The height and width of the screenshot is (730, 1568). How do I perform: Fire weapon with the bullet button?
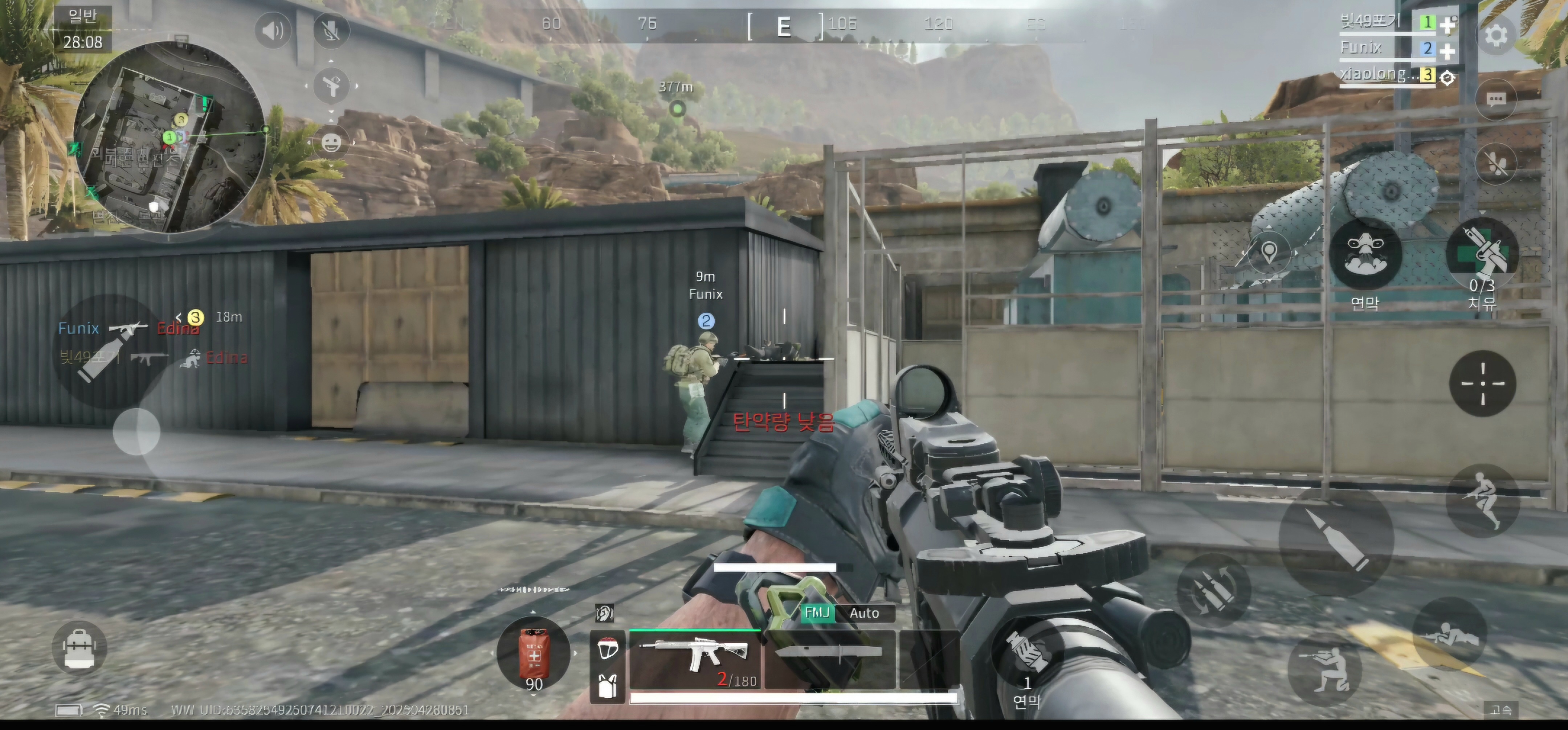[1336, 539]
